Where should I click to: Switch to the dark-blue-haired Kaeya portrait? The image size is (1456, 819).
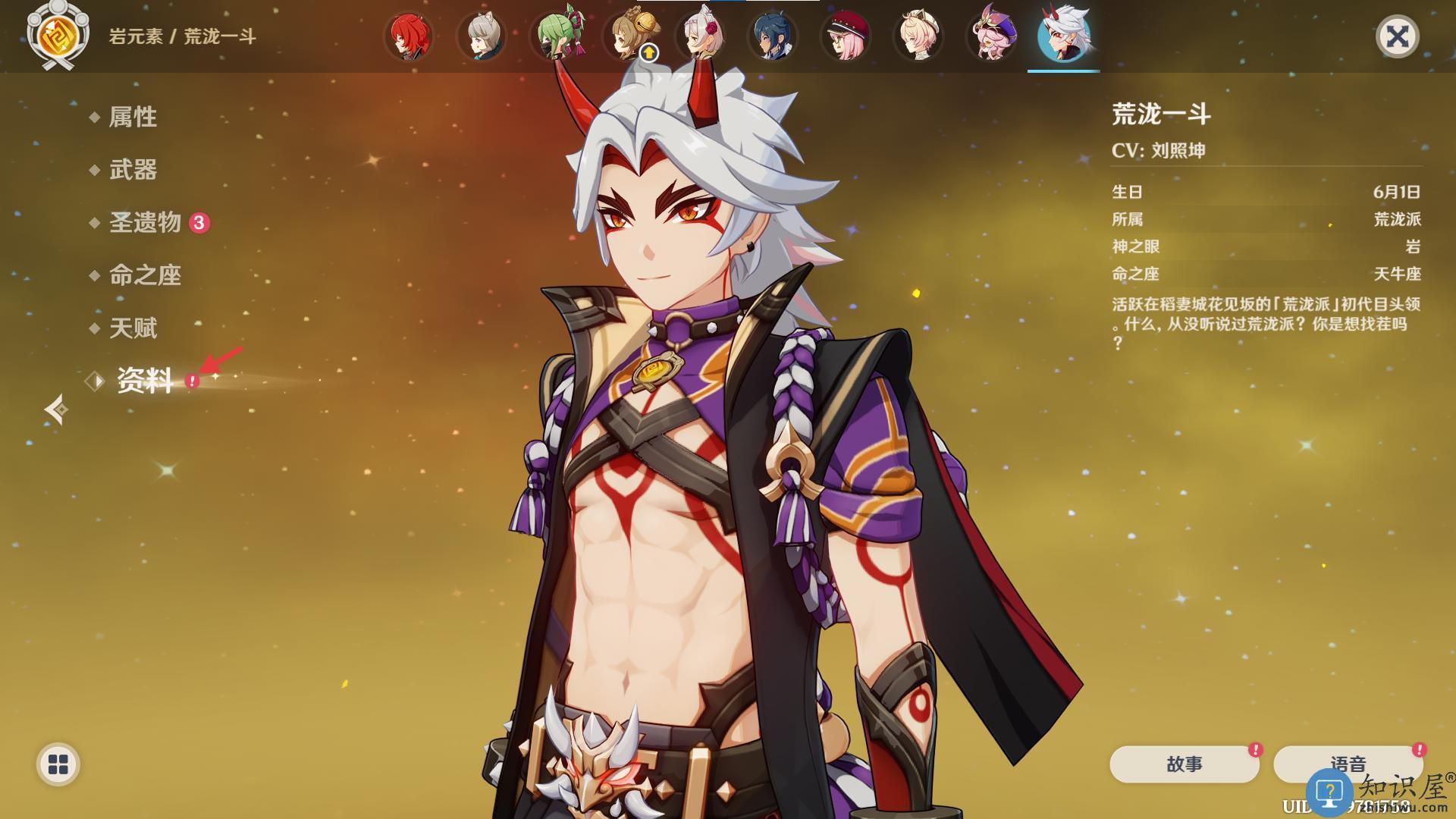point(773,36)
